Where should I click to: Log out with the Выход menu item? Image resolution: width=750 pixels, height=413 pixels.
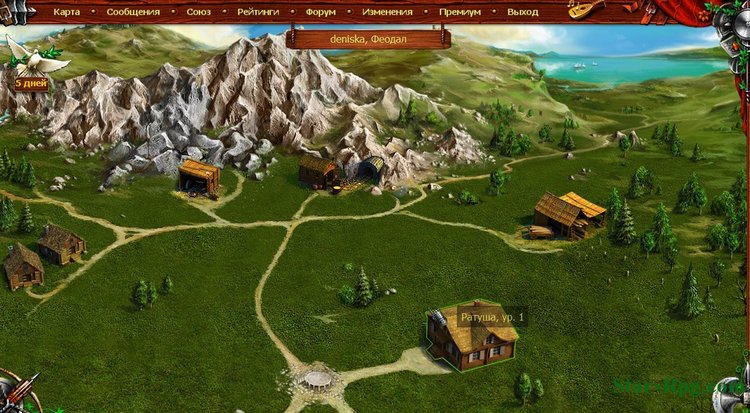tap(522, 12)
